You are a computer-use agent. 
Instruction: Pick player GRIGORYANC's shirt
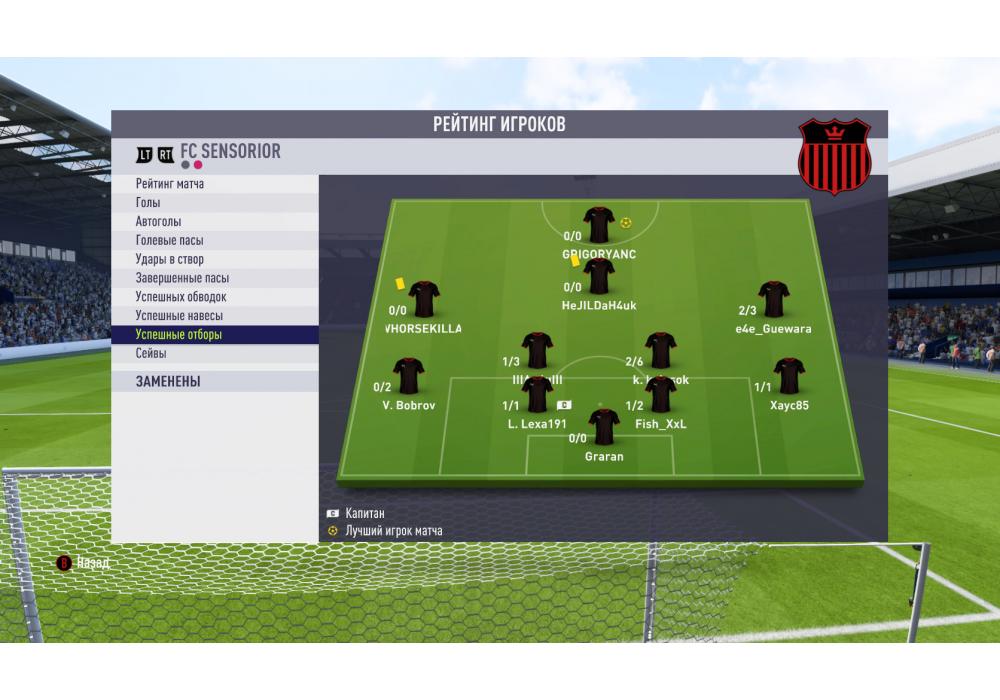(599, 225)
